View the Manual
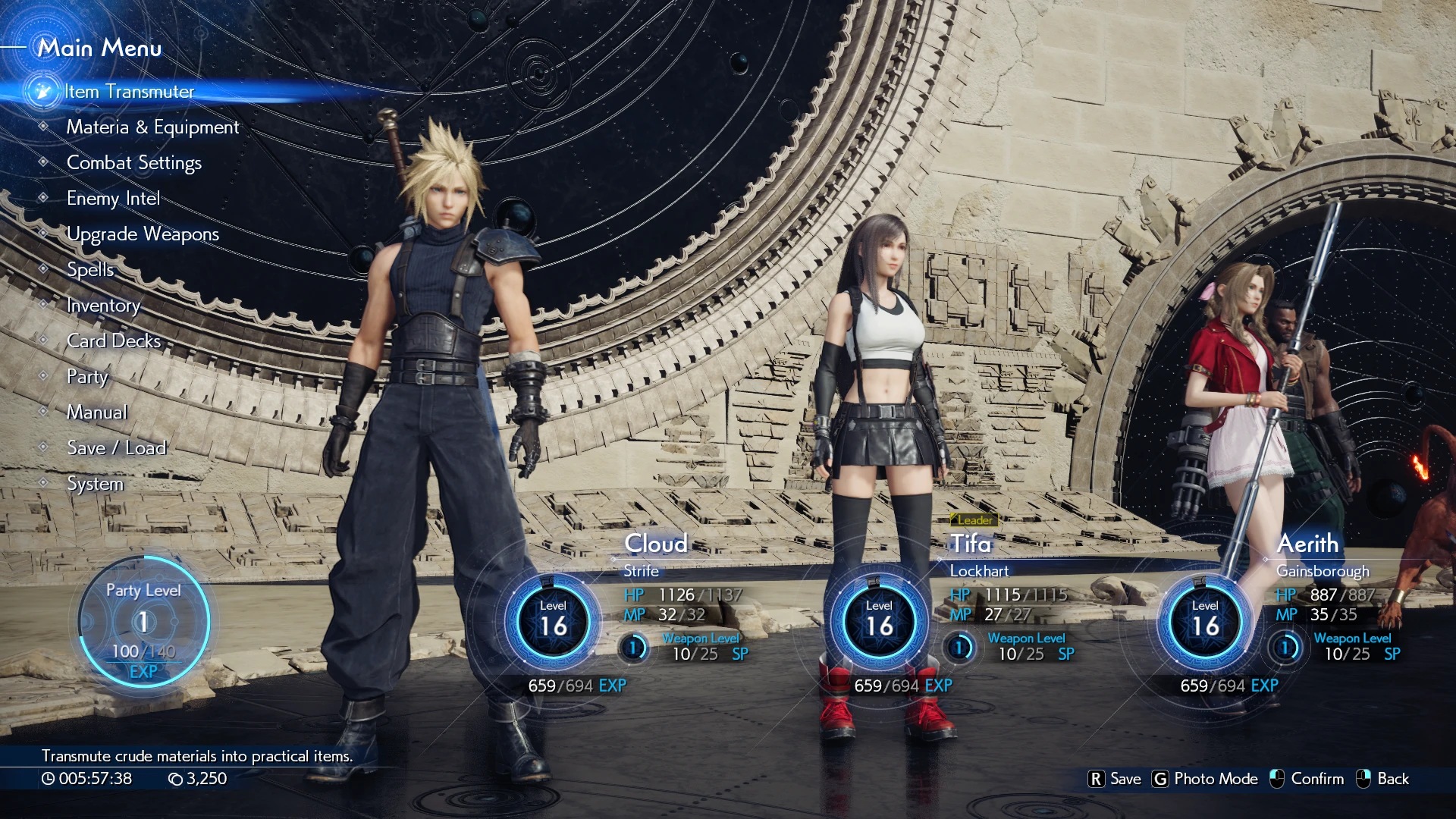 pos(97,413)
